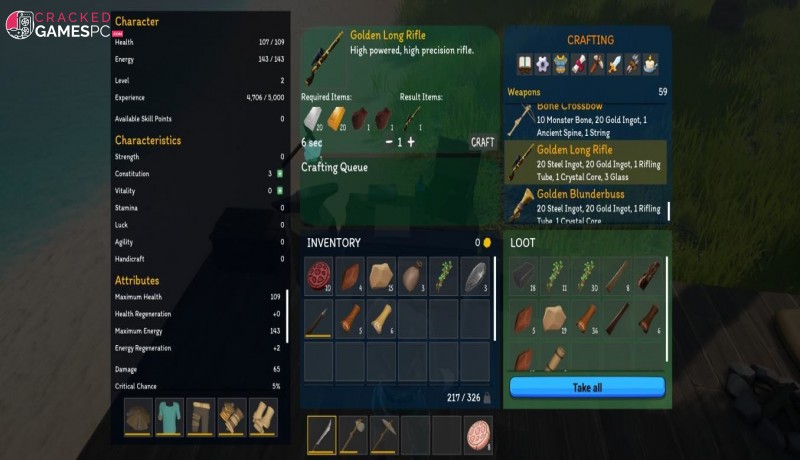Screen dimensions: 800x460
Task: Select the red round shield in inventory
Action: point(319,277)
